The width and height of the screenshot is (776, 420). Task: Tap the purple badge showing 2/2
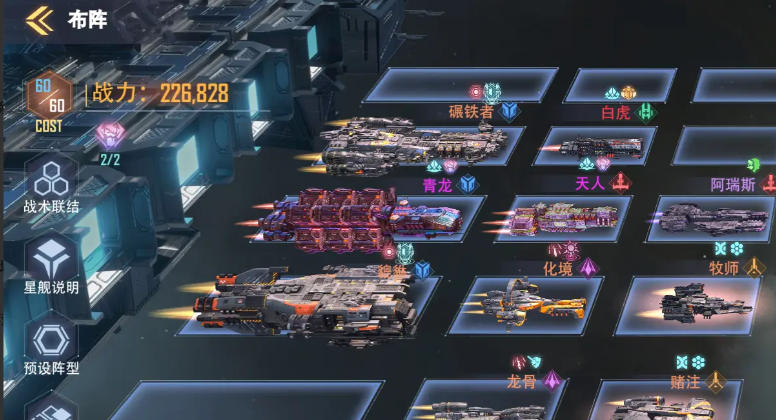point(109,136)
